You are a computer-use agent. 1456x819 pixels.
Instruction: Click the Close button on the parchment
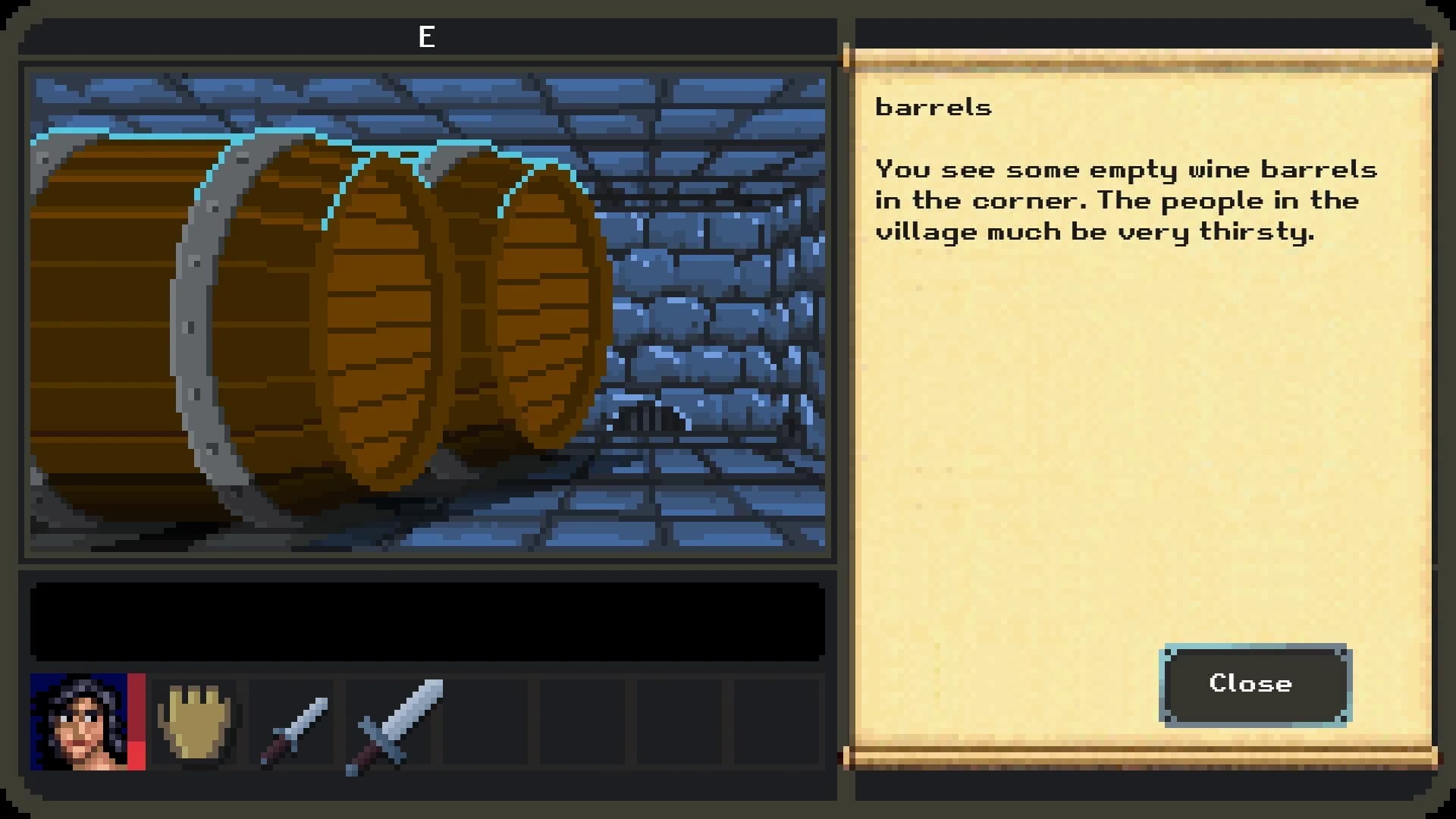[1253, 683]
